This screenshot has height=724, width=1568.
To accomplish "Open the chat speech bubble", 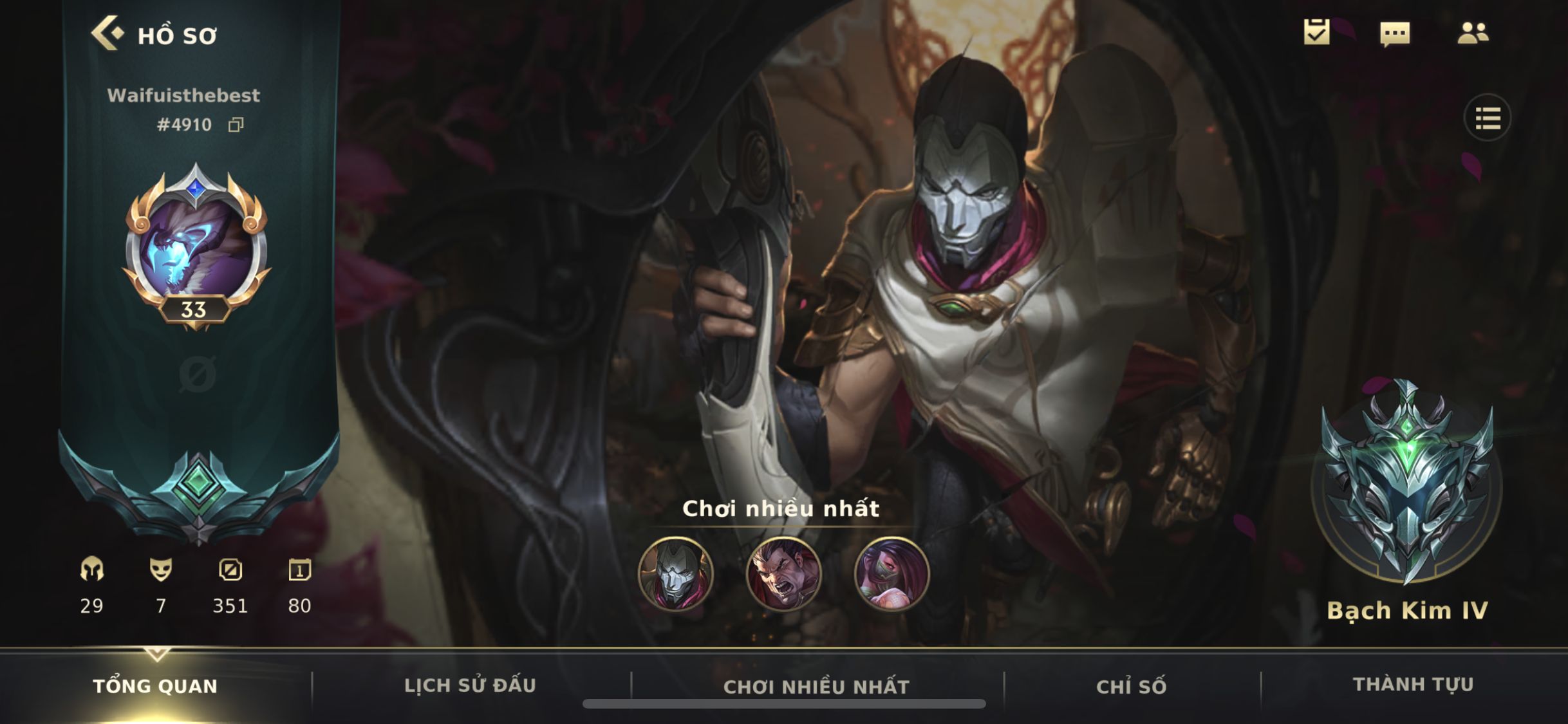I will [1395, 33].
